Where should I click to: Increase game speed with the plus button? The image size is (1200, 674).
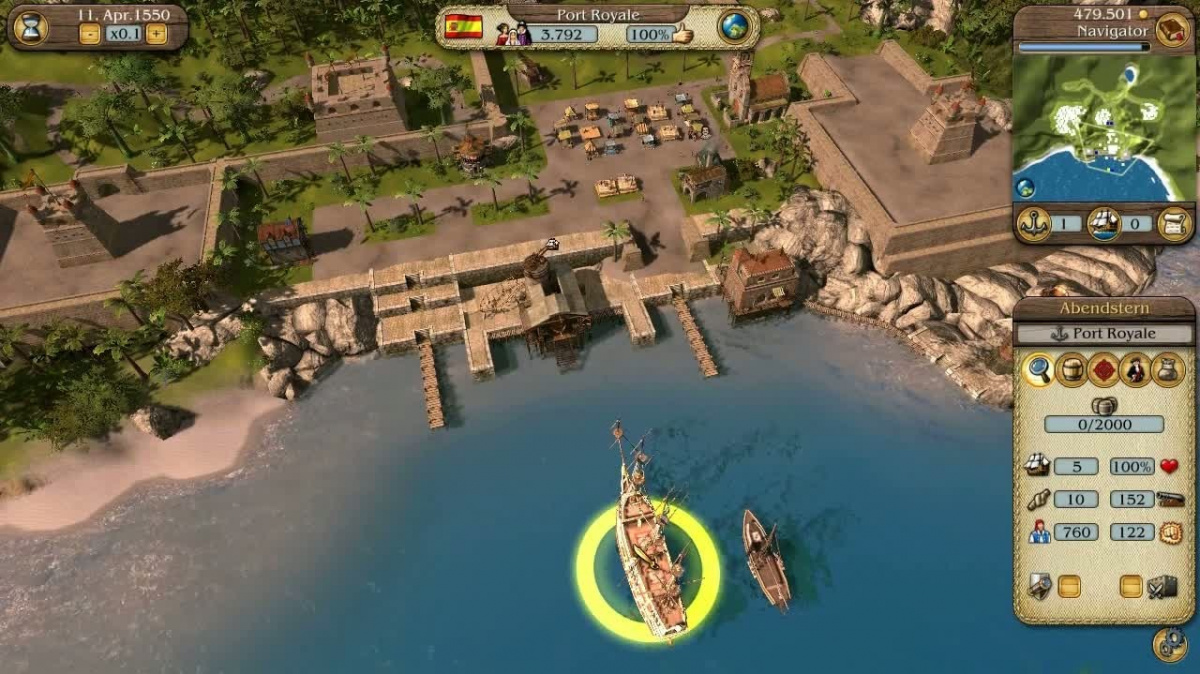point(156,33)
